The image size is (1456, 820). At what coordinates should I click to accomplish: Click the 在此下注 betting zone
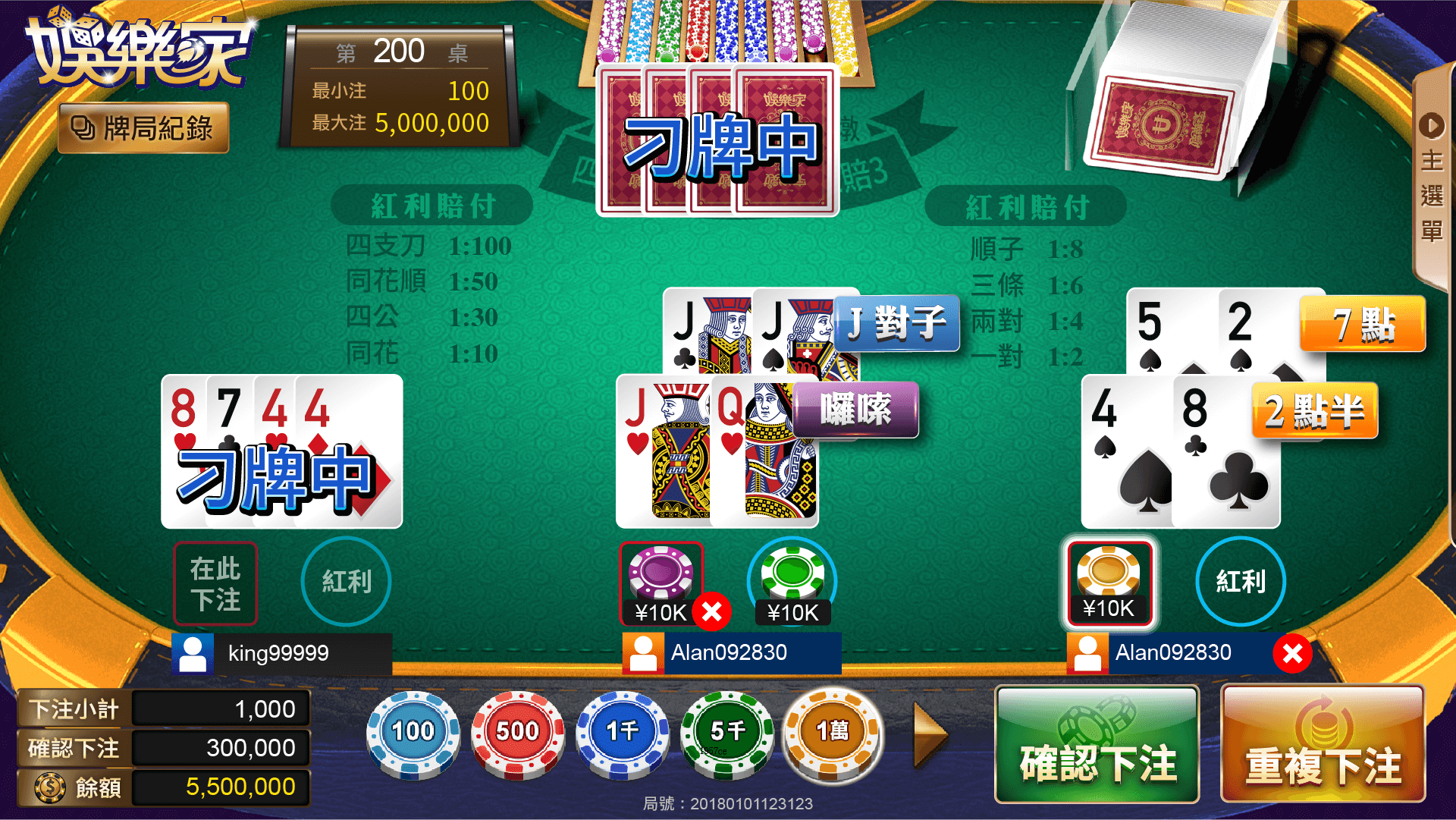(x=215, y=583)
